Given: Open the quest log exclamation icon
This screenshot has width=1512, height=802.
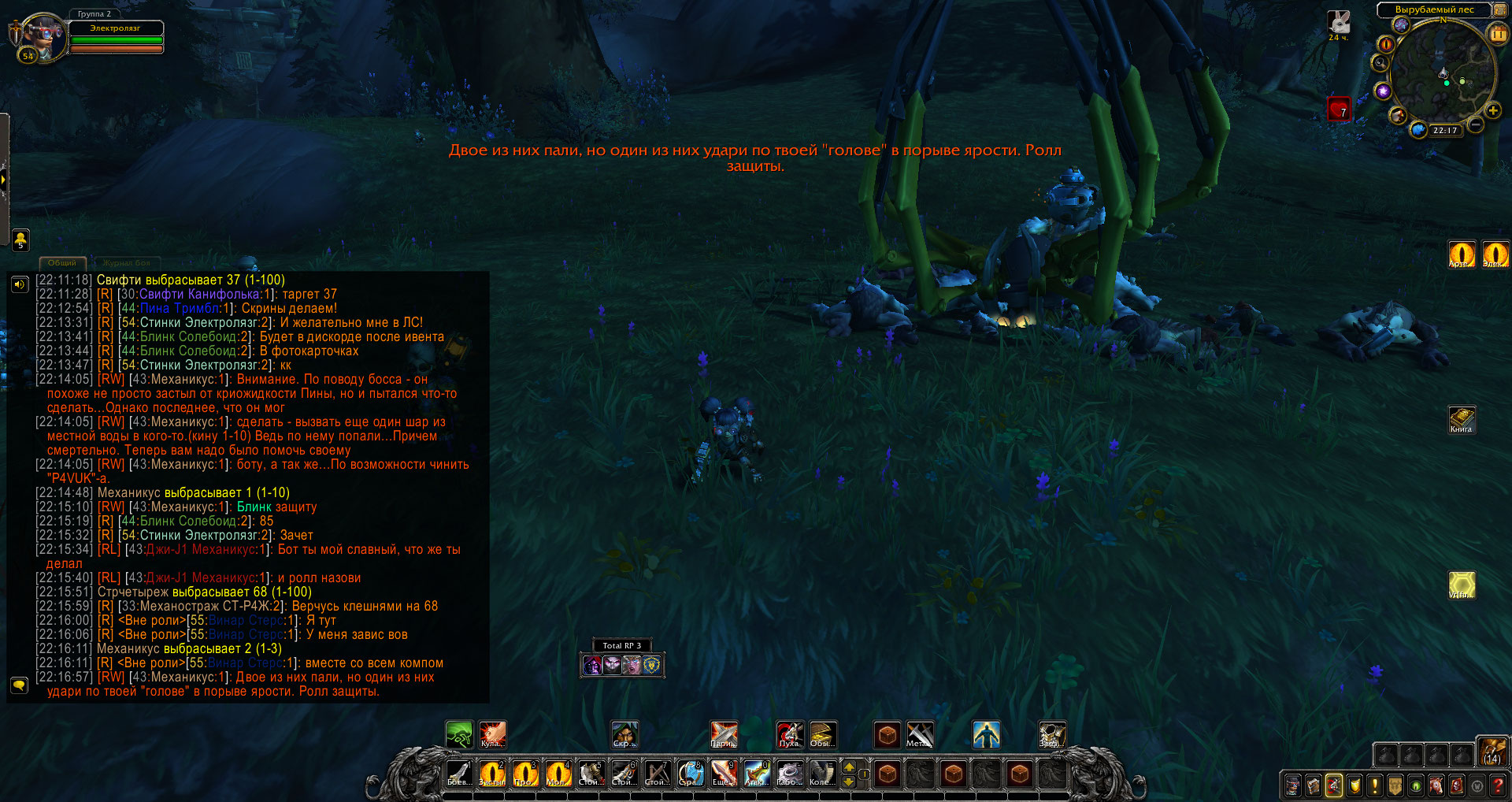Looking at the screenshot, I should coord(1374,785).
